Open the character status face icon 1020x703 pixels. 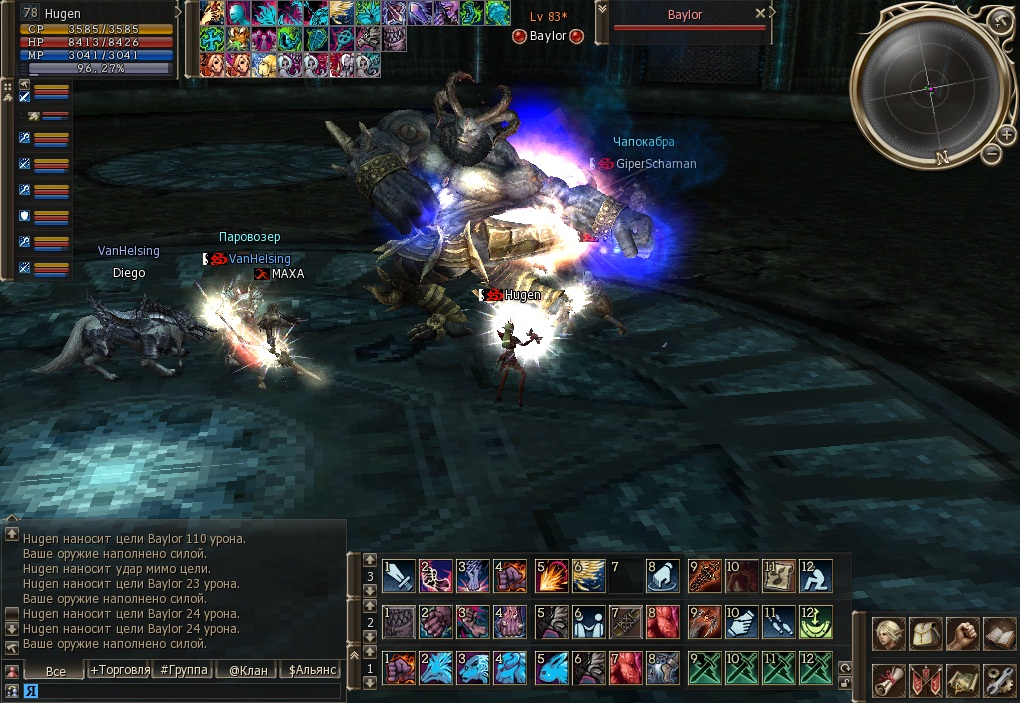click(887, 634)
